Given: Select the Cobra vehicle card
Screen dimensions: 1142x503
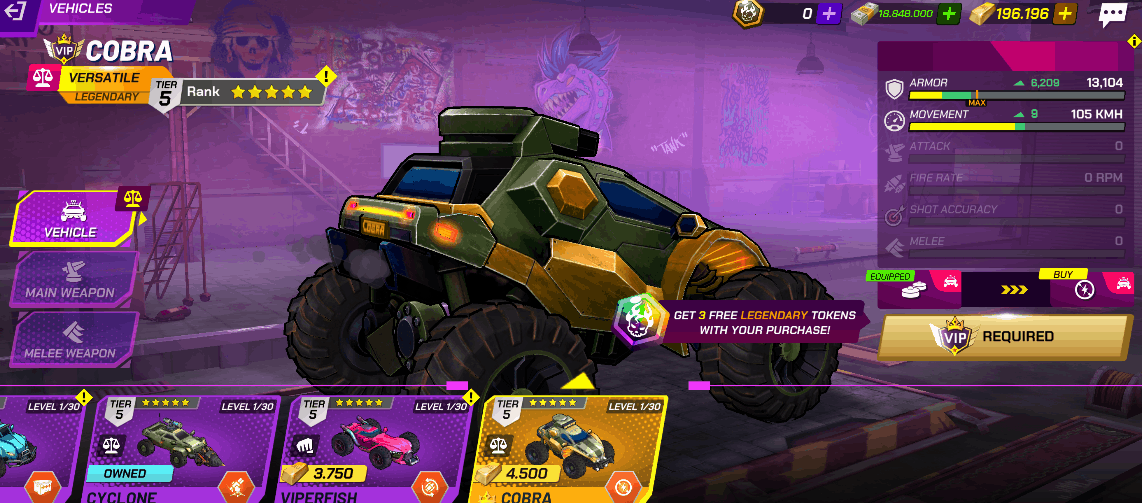Looking at the screenshot, I should [x=572, y=447].
